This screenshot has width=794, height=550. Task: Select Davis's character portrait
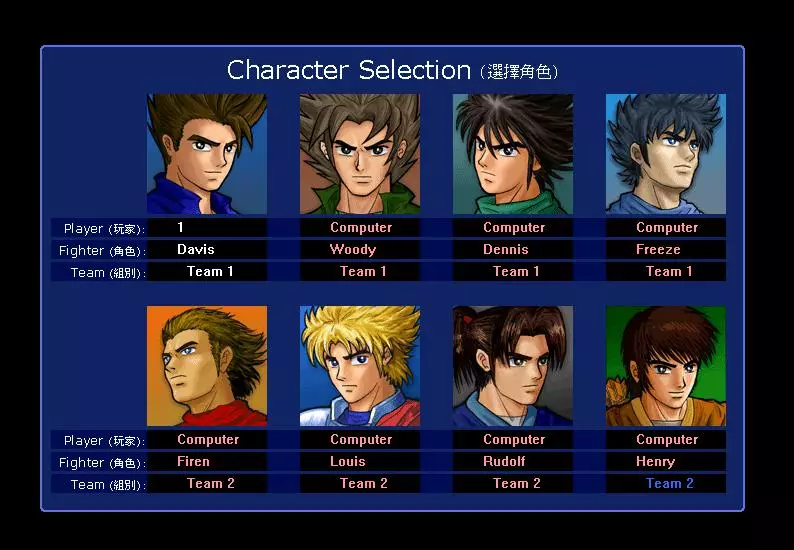[x=207, y=154]
